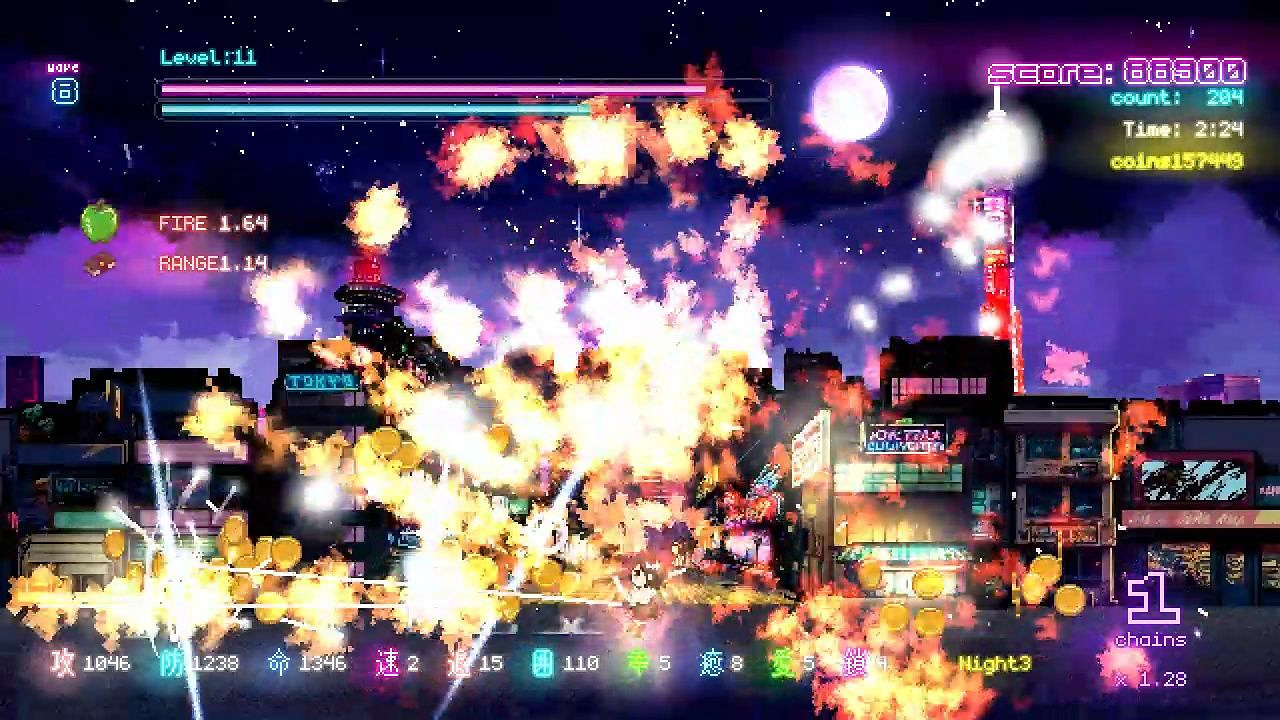Image resolution: width=1280 pixels, height=720 pixels.
Task: Click the 防 defense stat icon
Action: [x=170, y=662]
